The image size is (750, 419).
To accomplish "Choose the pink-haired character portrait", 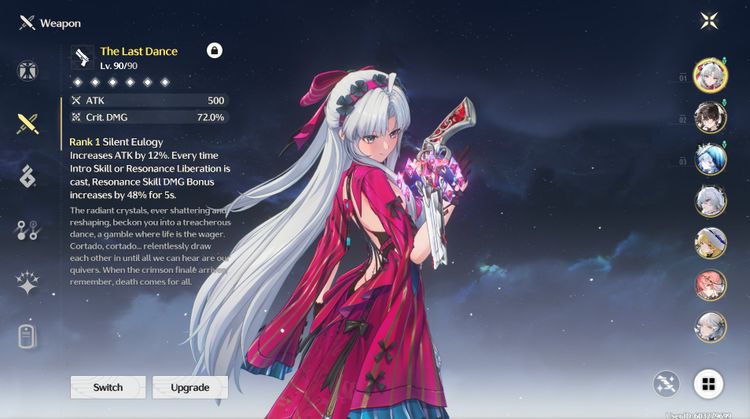I will point(710,285).
